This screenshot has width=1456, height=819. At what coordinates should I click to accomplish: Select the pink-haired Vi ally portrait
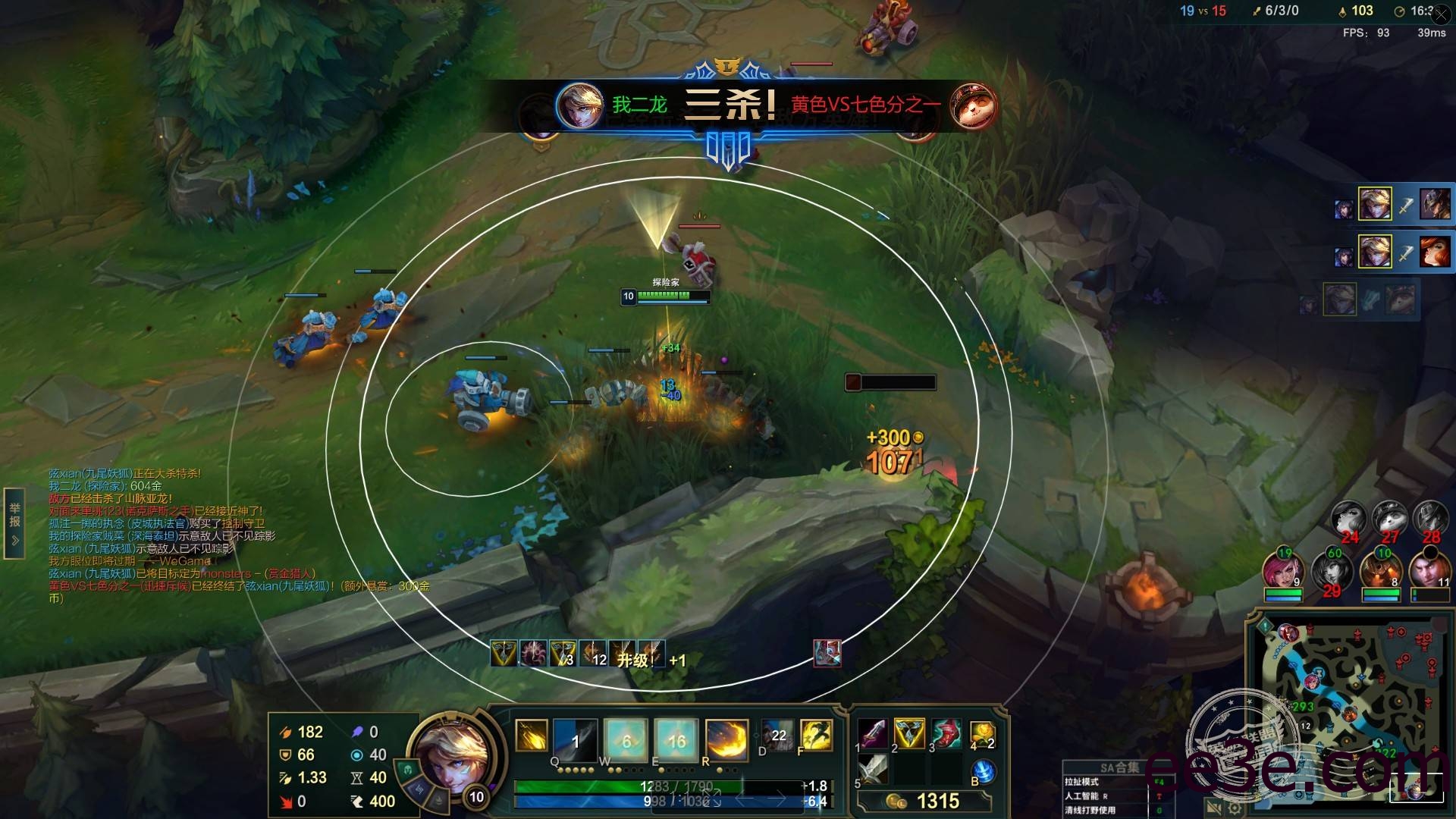coord(1282,570)
